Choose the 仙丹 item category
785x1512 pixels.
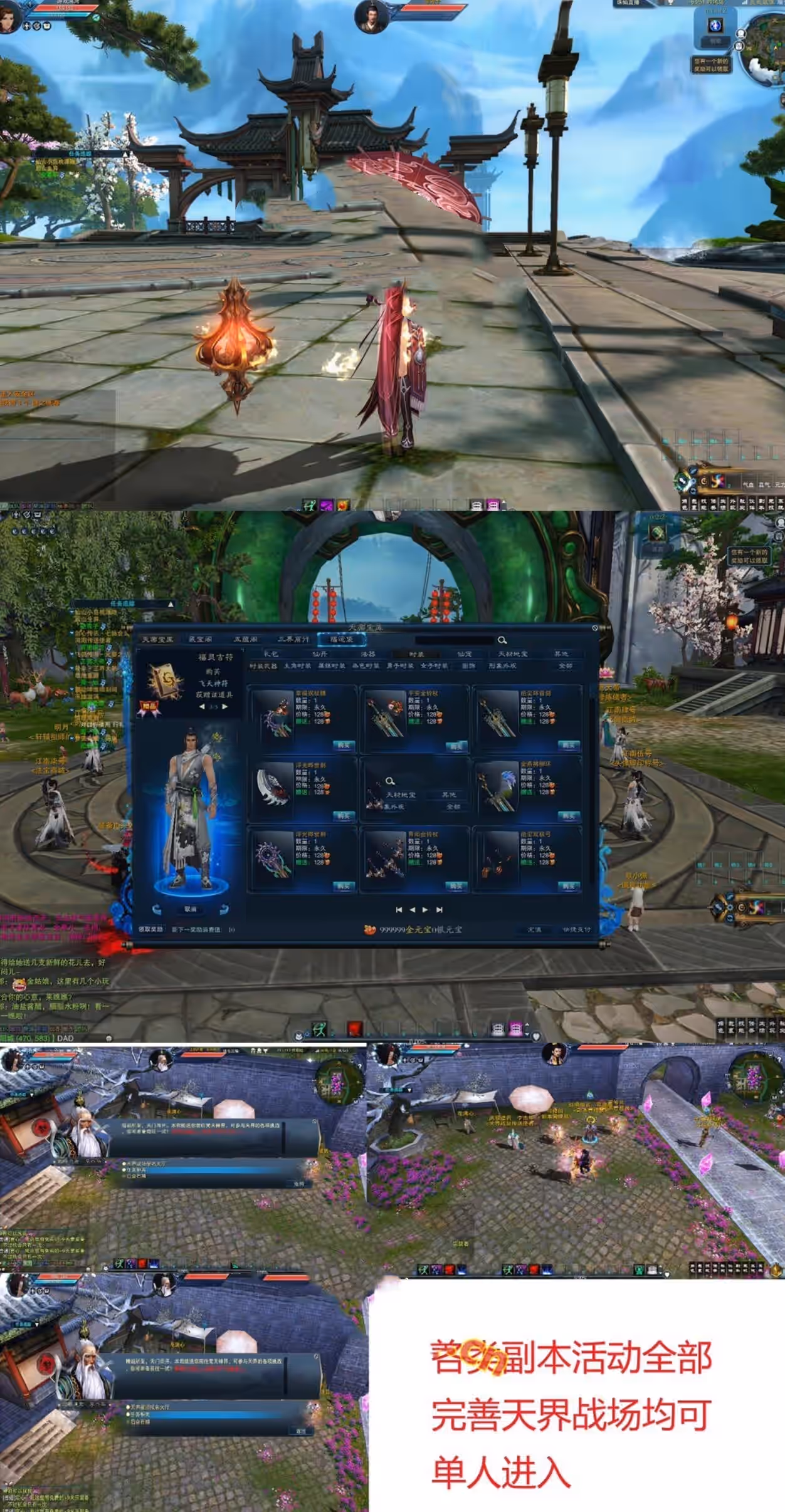[x=320, y=654]
